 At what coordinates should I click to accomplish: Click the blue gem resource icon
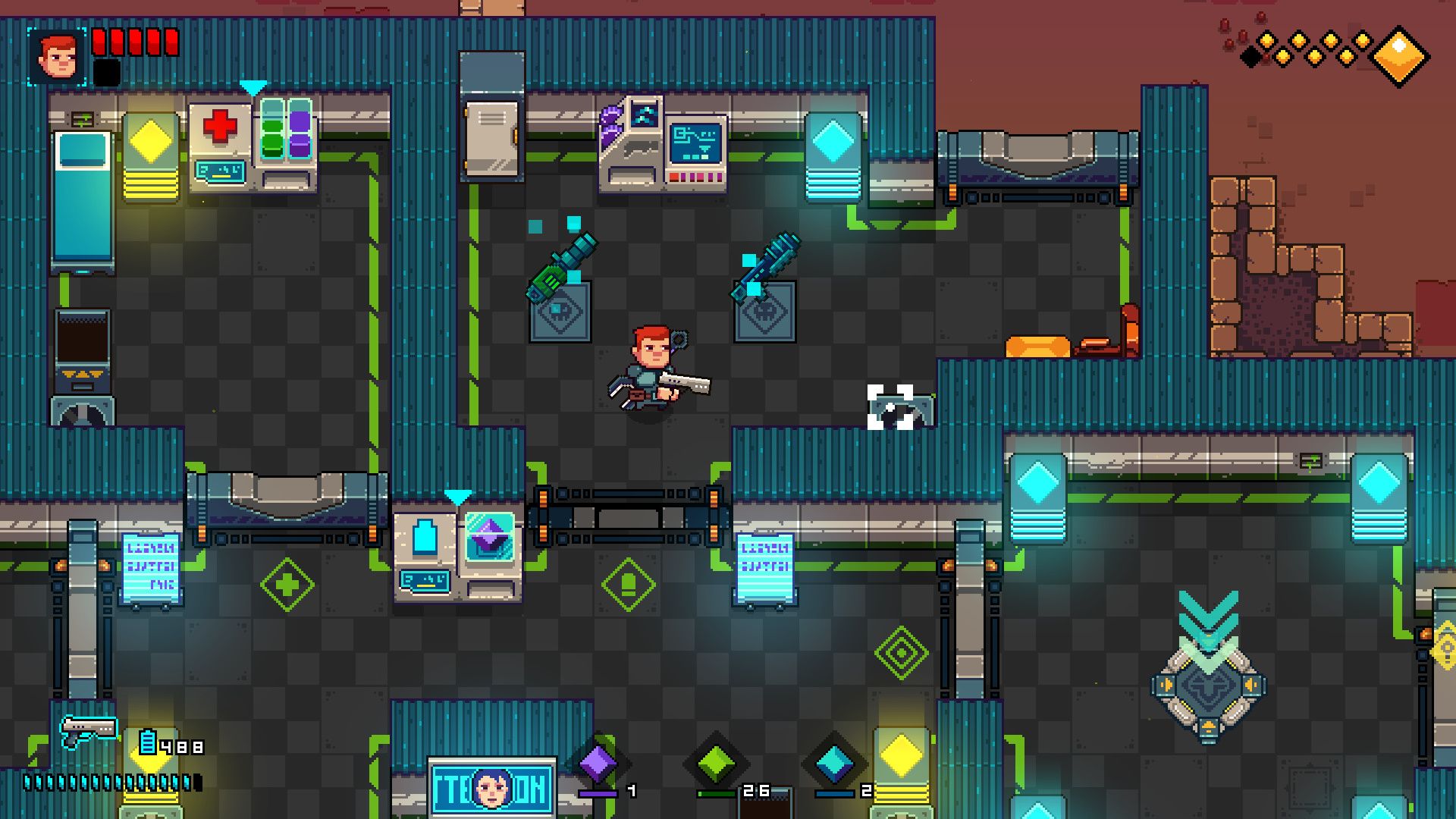click(834, 762)
